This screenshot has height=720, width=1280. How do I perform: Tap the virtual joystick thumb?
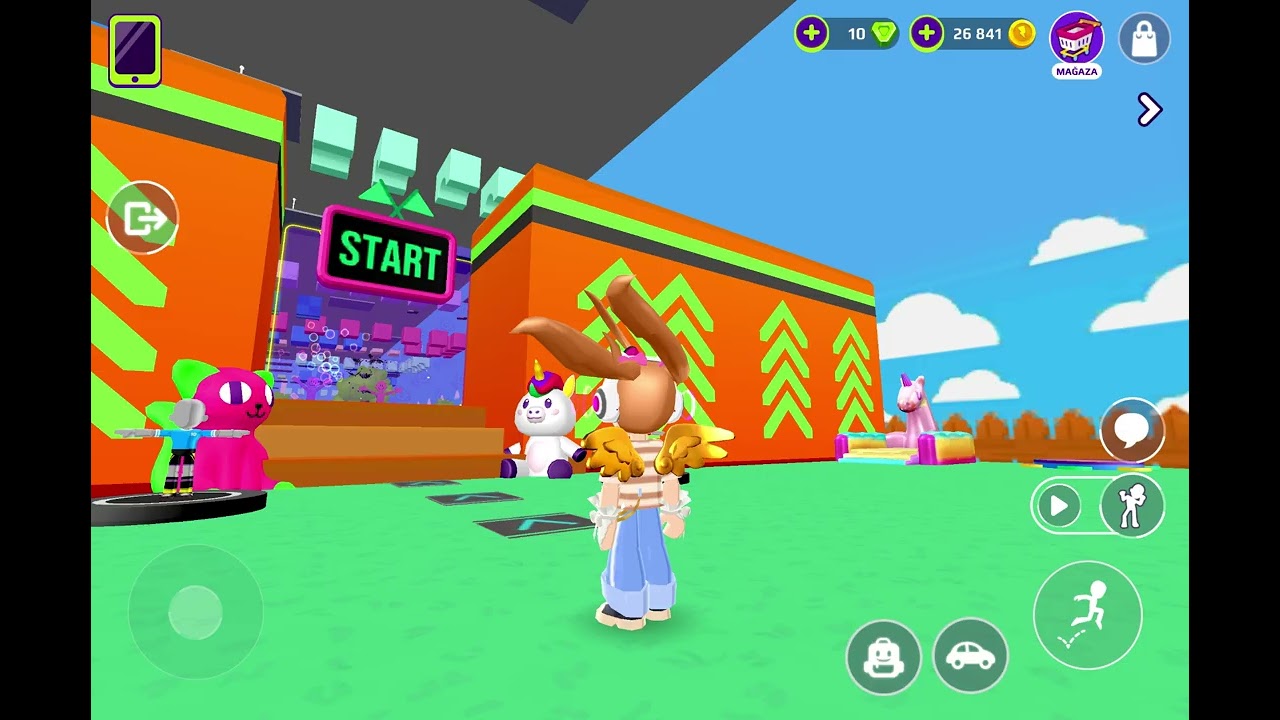(x=195, y=612)
